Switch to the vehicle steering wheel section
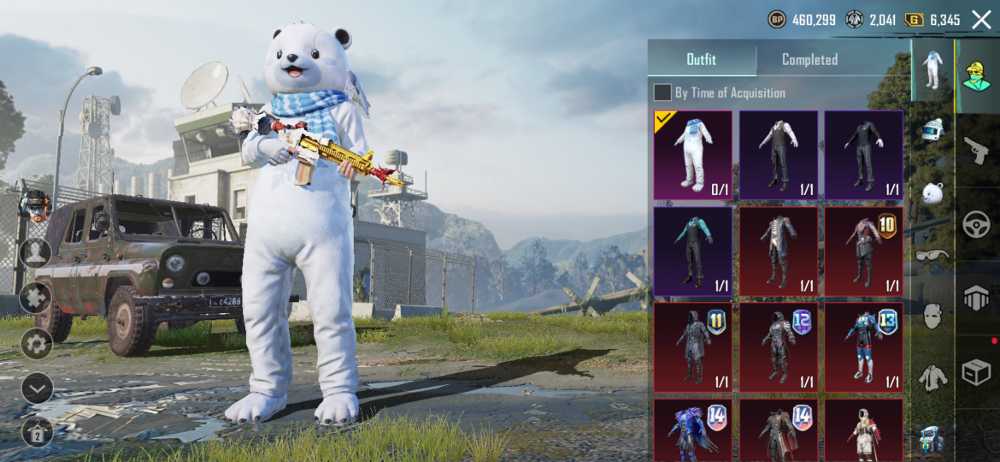The height and width of the screenshot is (462, 1000). [976, 225]
